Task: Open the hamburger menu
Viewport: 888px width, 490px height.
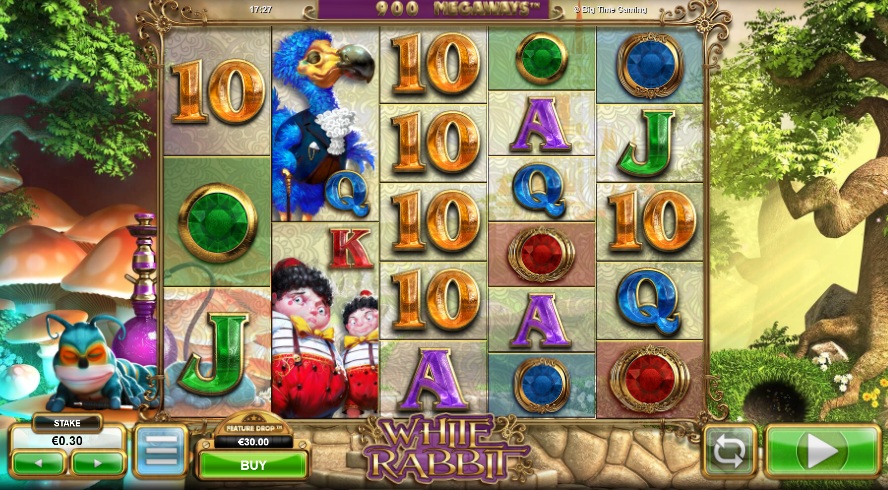Action: click(x=160, y=451)
